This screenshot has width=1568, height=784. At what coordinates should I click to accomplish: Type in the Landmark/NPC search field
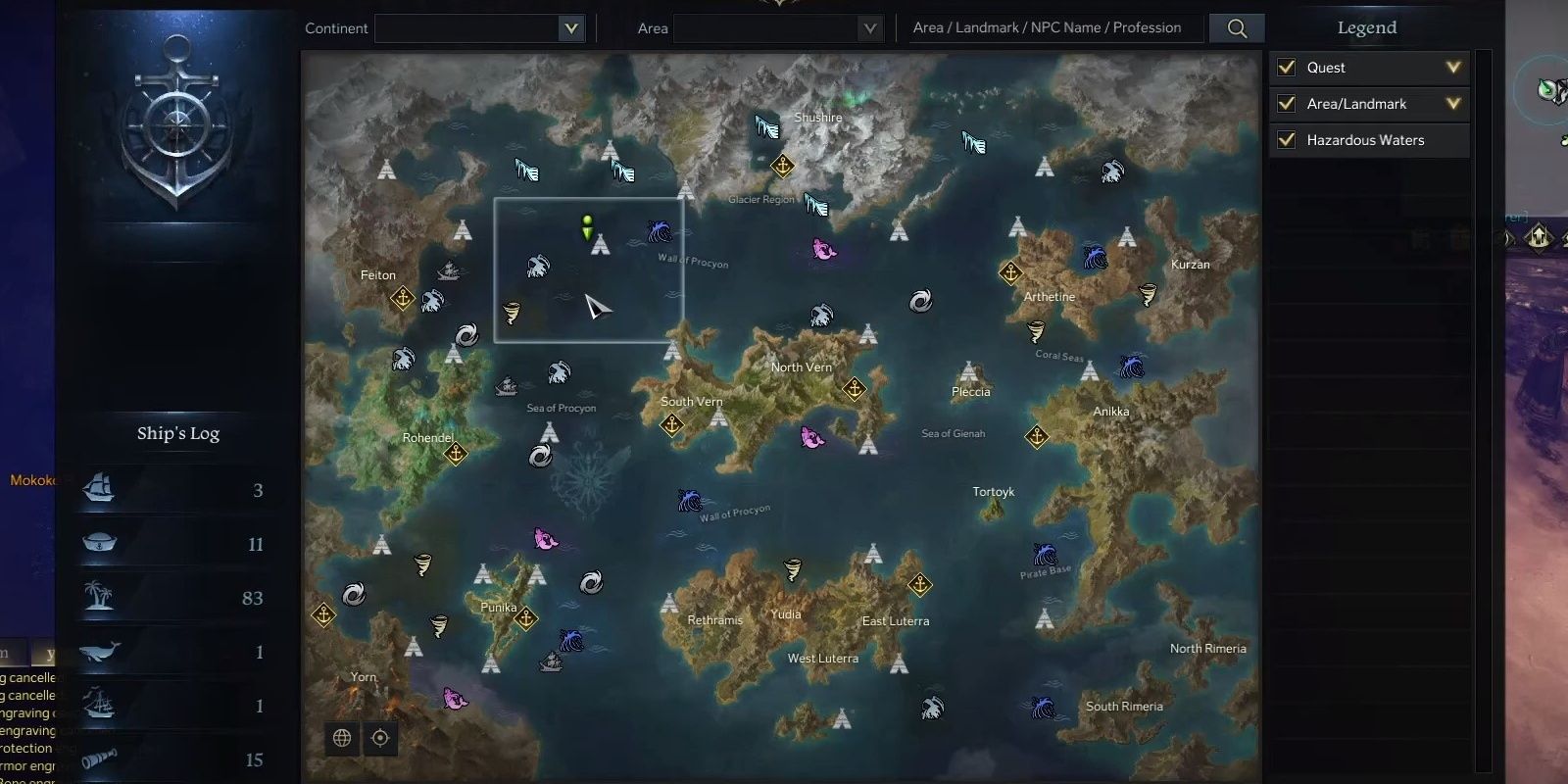[1053, 27]
